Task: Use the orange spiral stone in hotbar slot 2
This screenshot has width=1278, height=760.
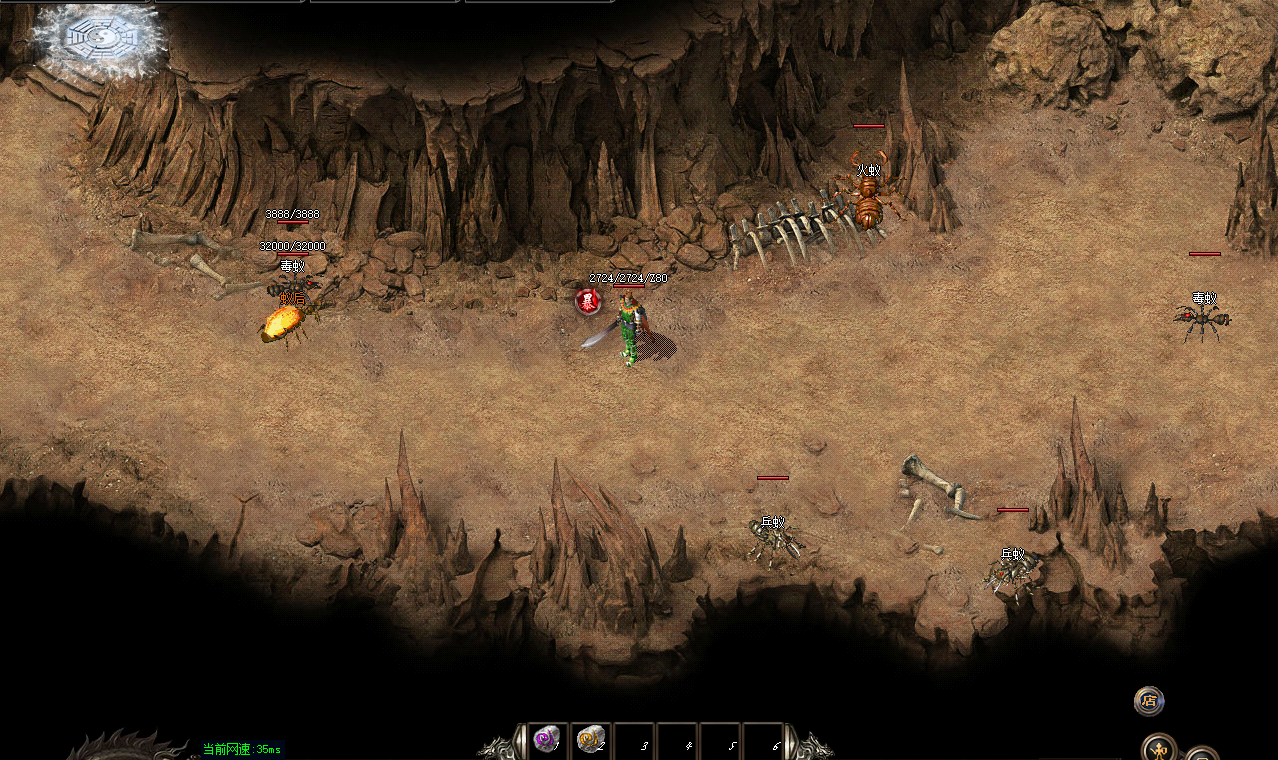Action: [590, 739]
